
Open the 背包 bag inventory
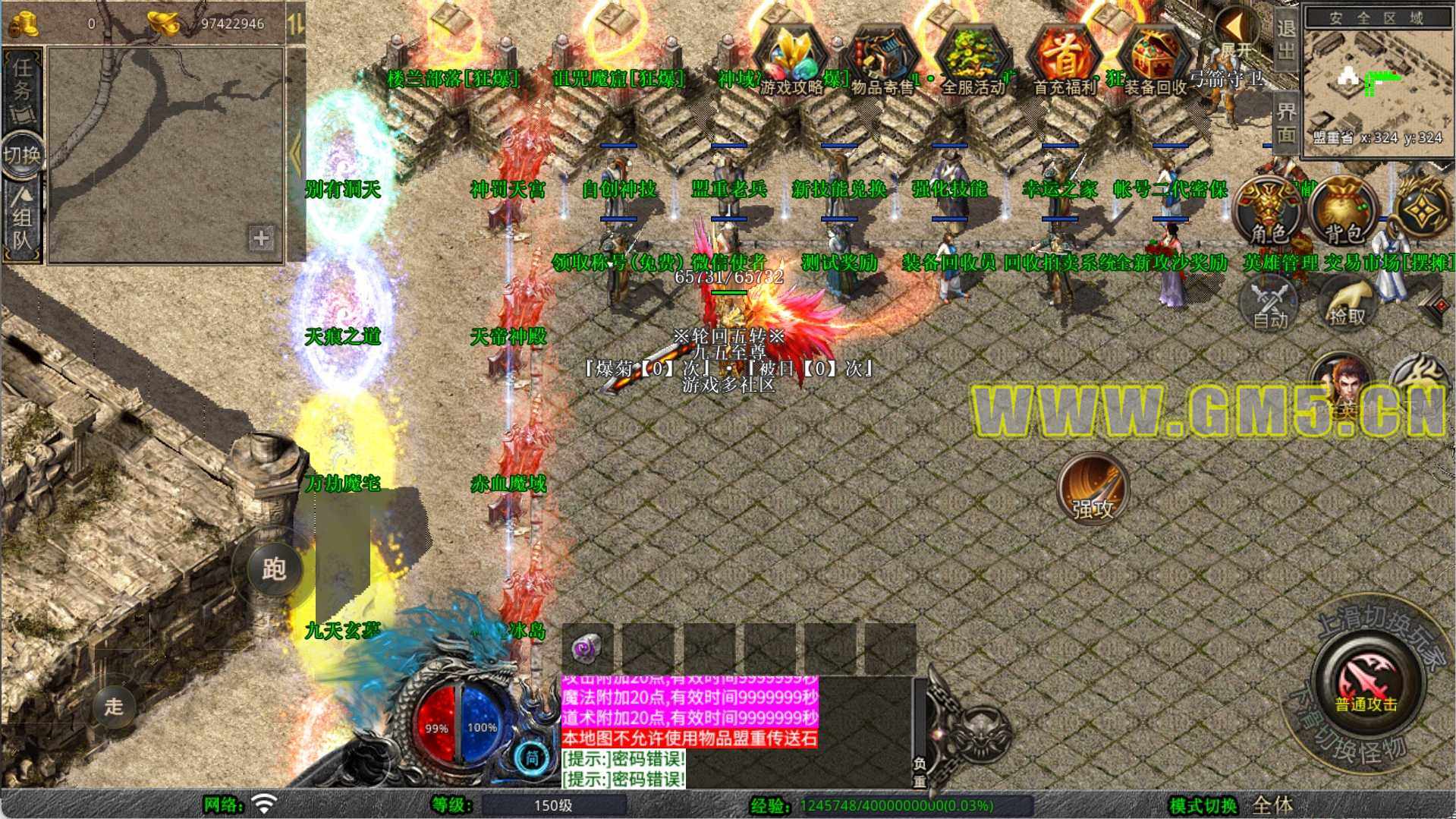(1344, 213)
